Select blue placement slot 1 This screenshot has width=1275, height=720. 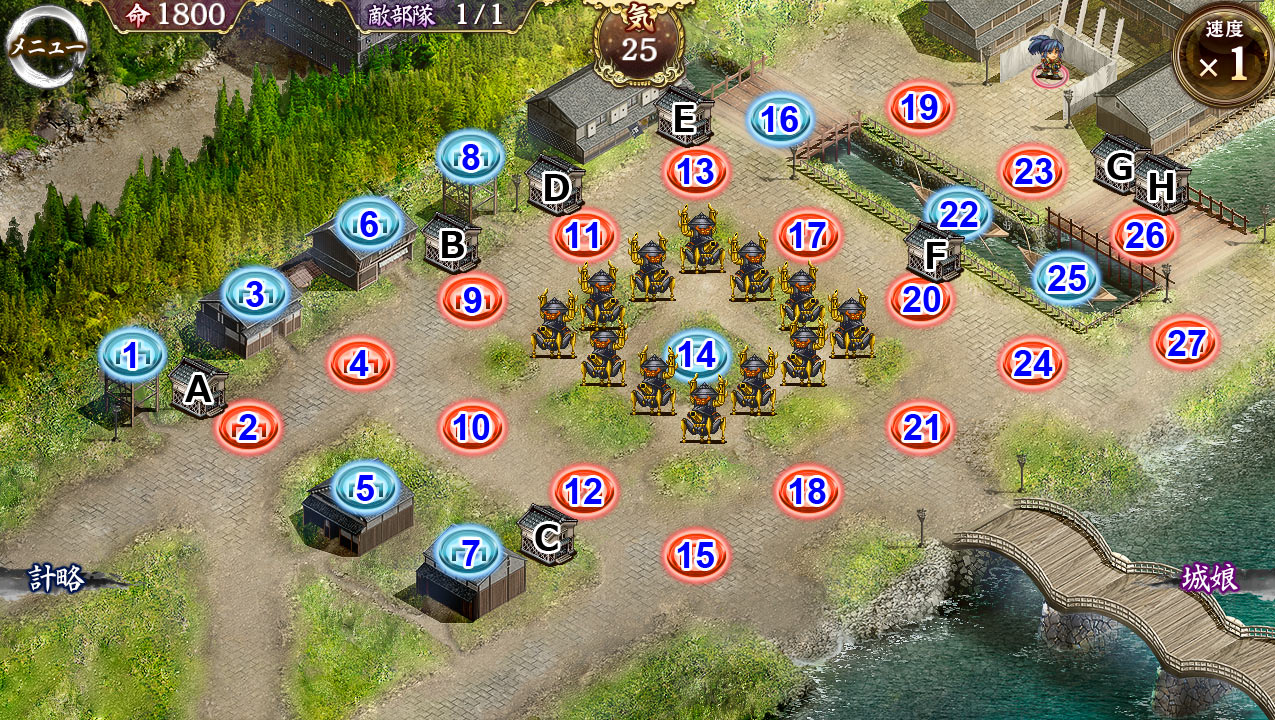[x=132, y=354]
